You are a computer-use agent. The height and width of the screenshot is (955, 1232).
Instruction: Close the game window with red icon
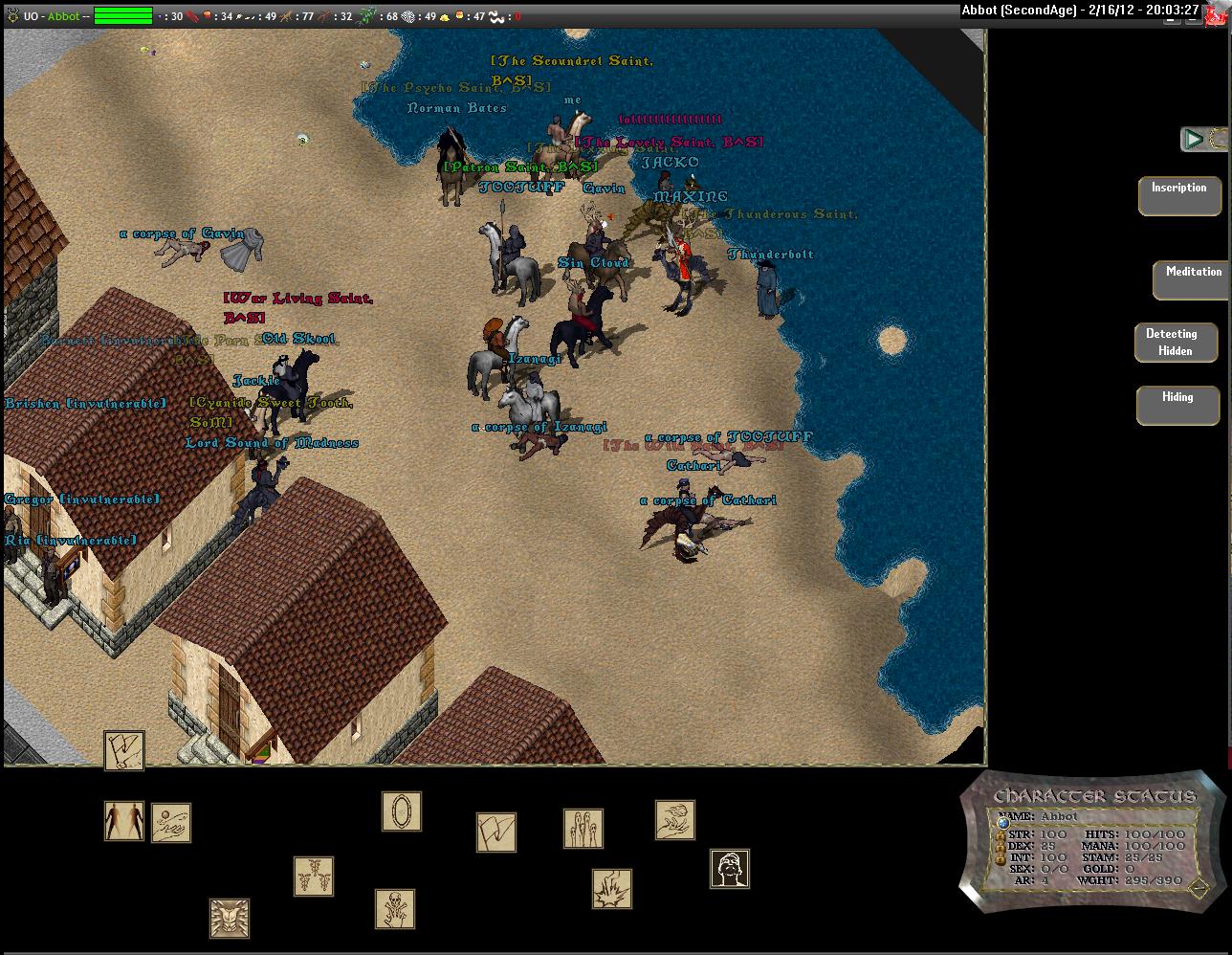(1217, 12)
